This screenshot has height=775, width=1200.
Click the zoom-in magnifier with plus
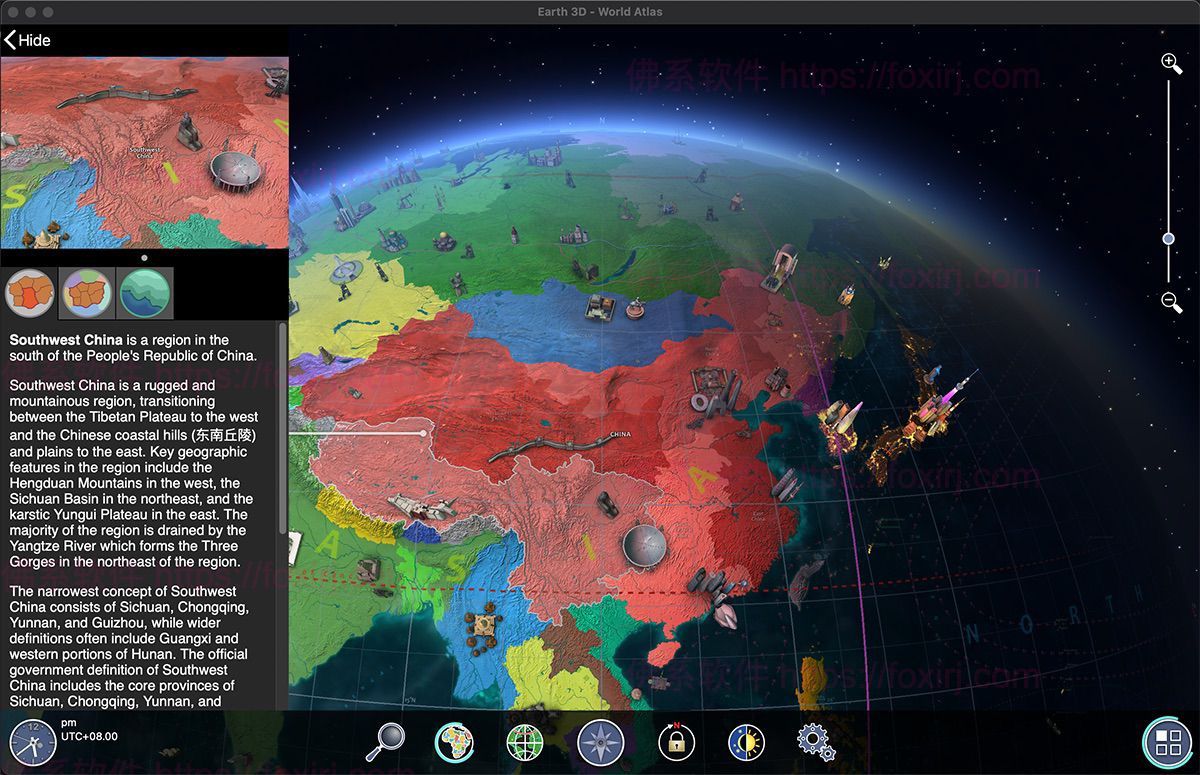click(1171, 64)
